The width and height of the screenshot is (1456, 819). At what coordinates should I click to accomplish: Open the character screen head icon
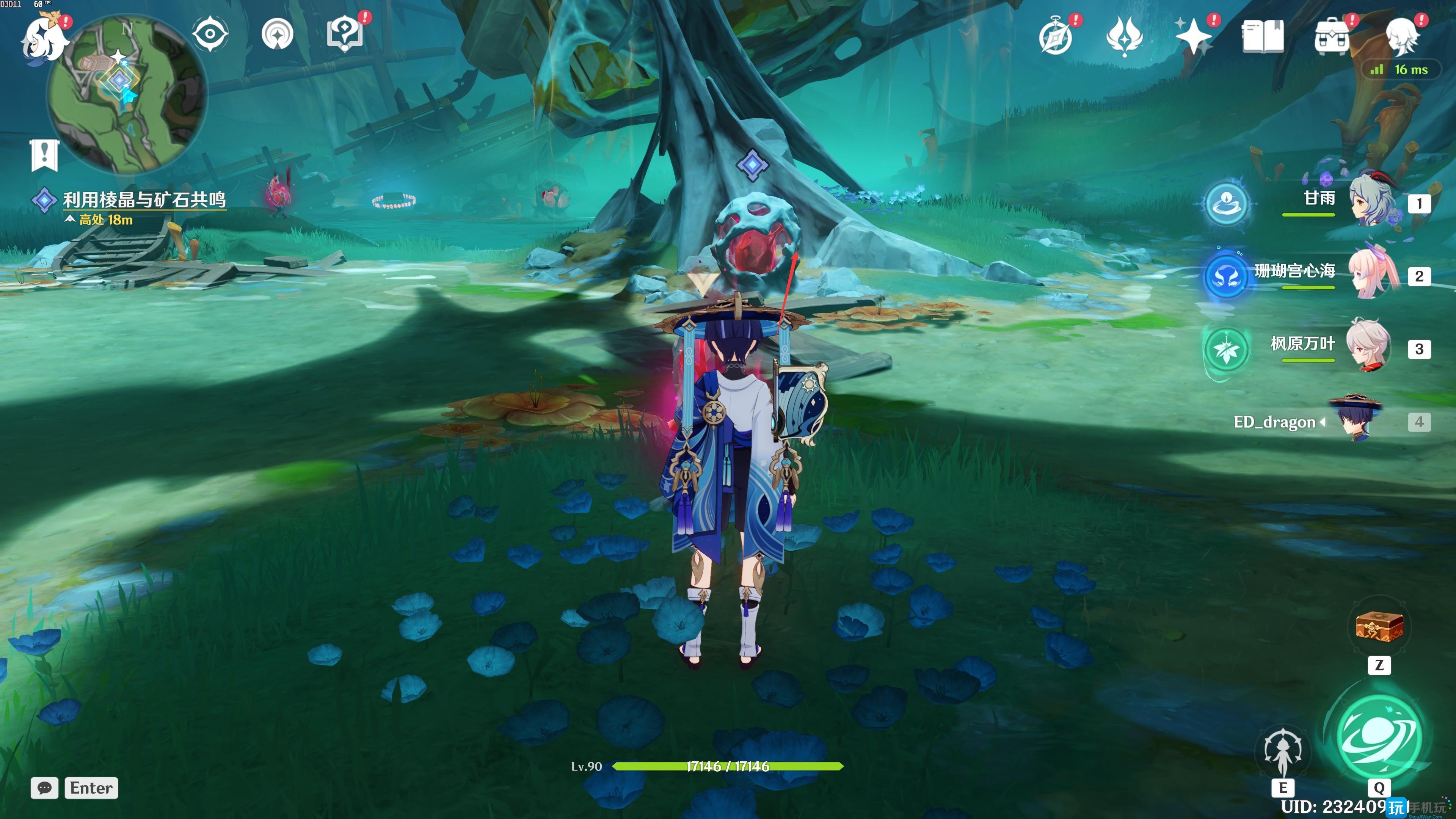point(1401,37)
